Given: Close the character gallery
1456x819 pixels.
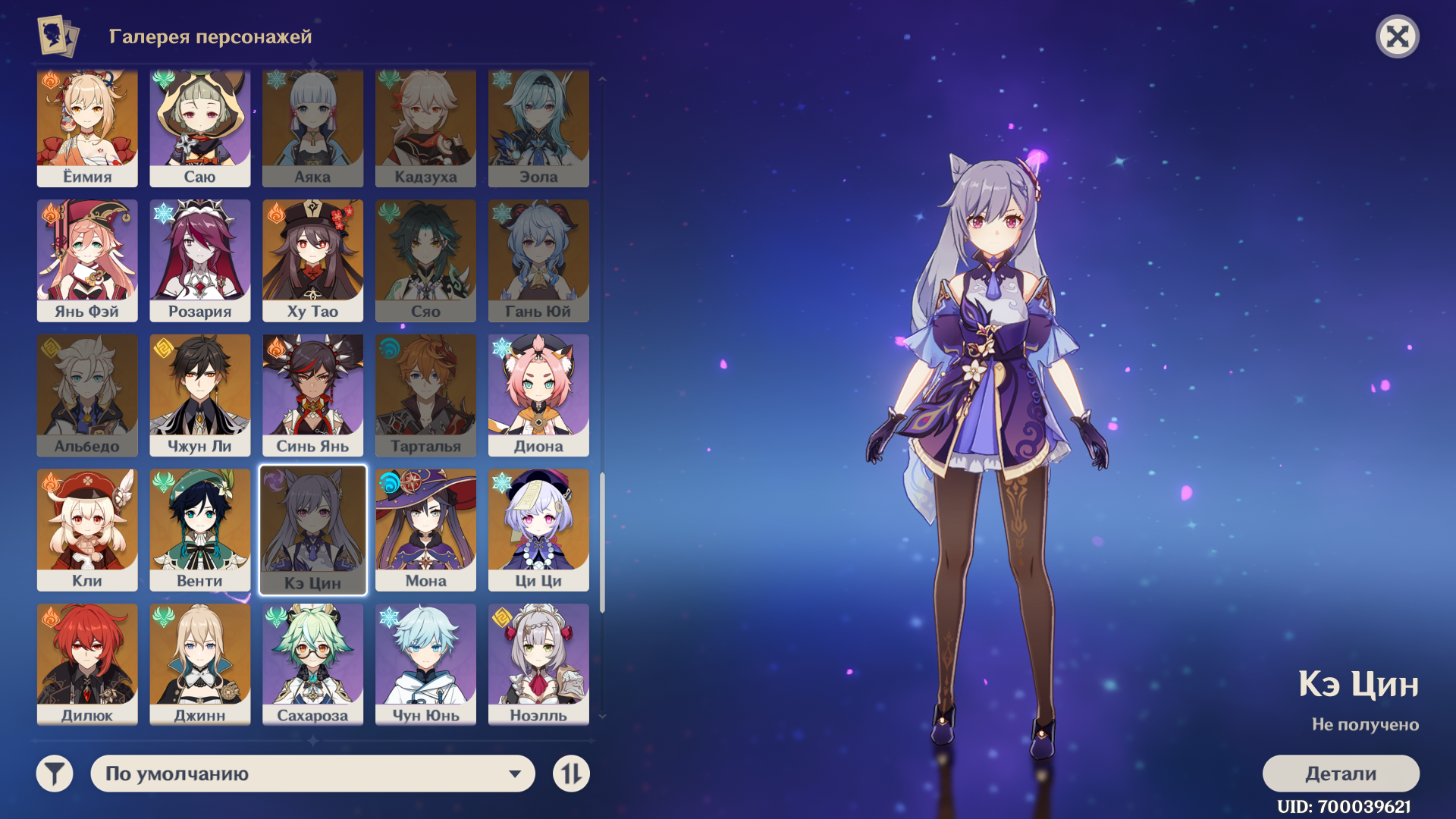Looking at the screenshot, I should 1397,36.
